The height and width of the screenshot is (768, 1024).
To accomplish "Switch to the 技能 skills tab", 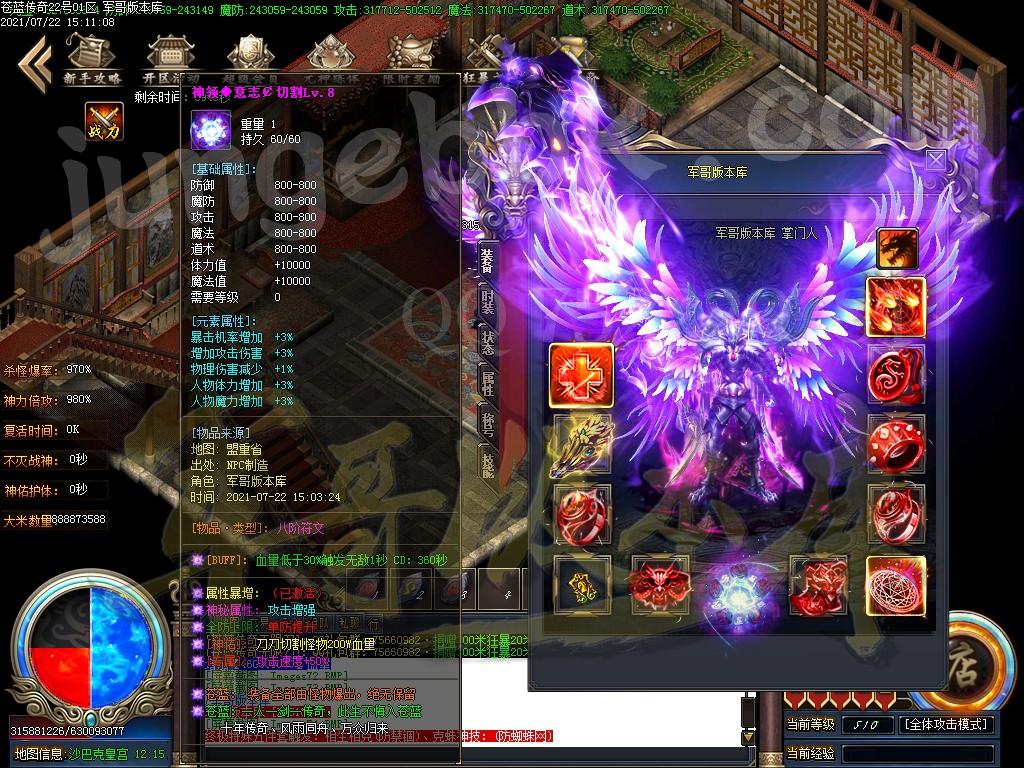I will [487, 464].
